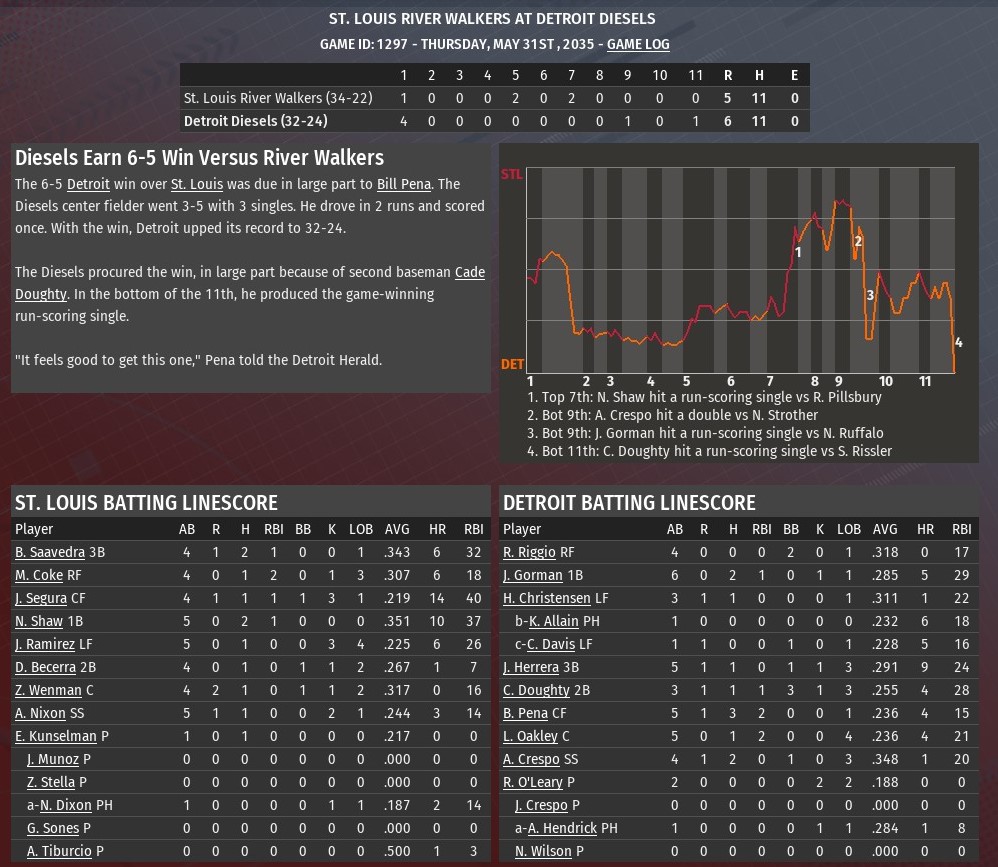The width and height of the screenshot is (998, 867).
Task: Open A. Hendrick's player profile
Action: pos(562,828)
